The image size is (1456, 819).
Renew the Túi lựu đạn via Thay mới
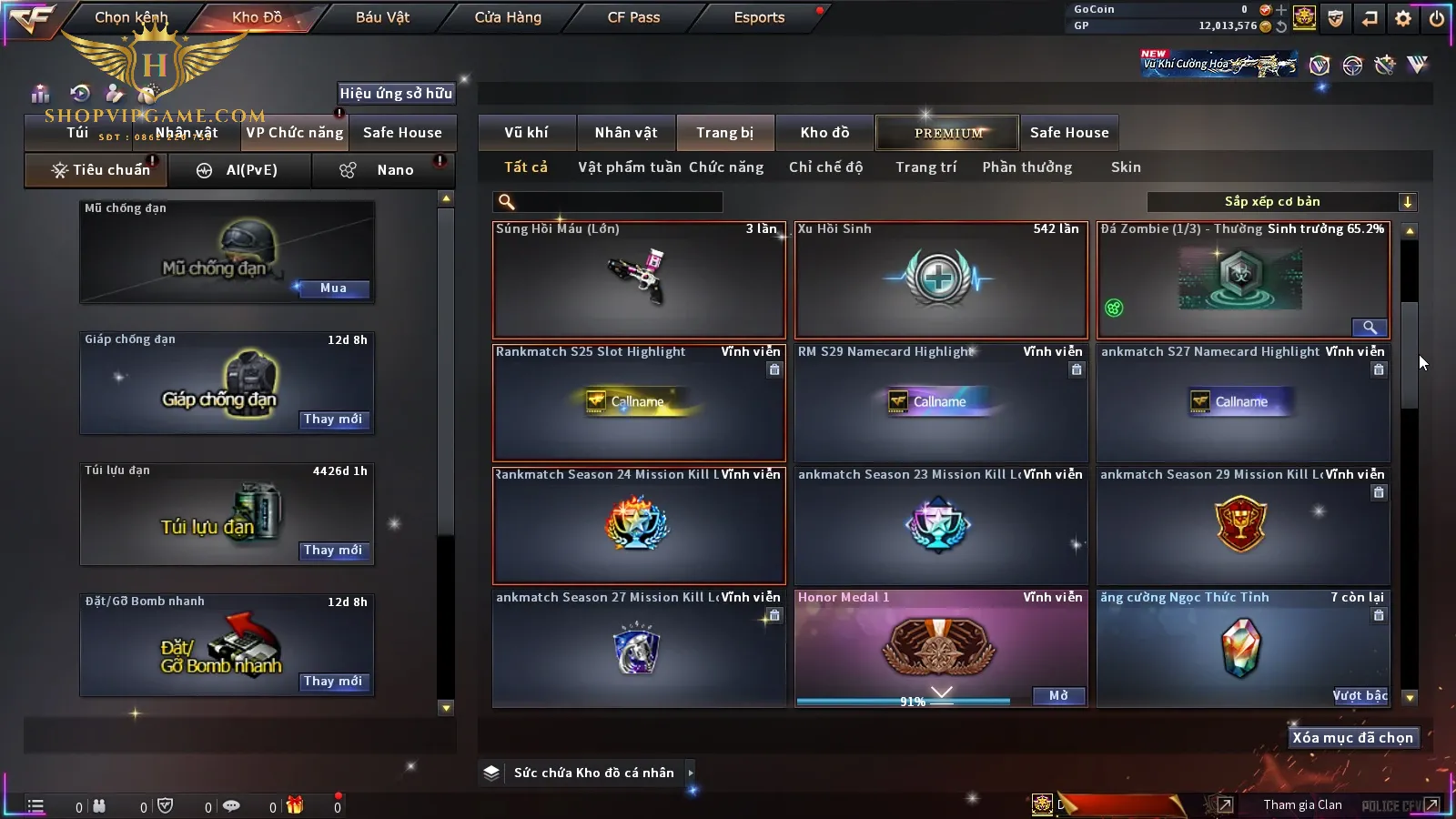coord(333,551)
